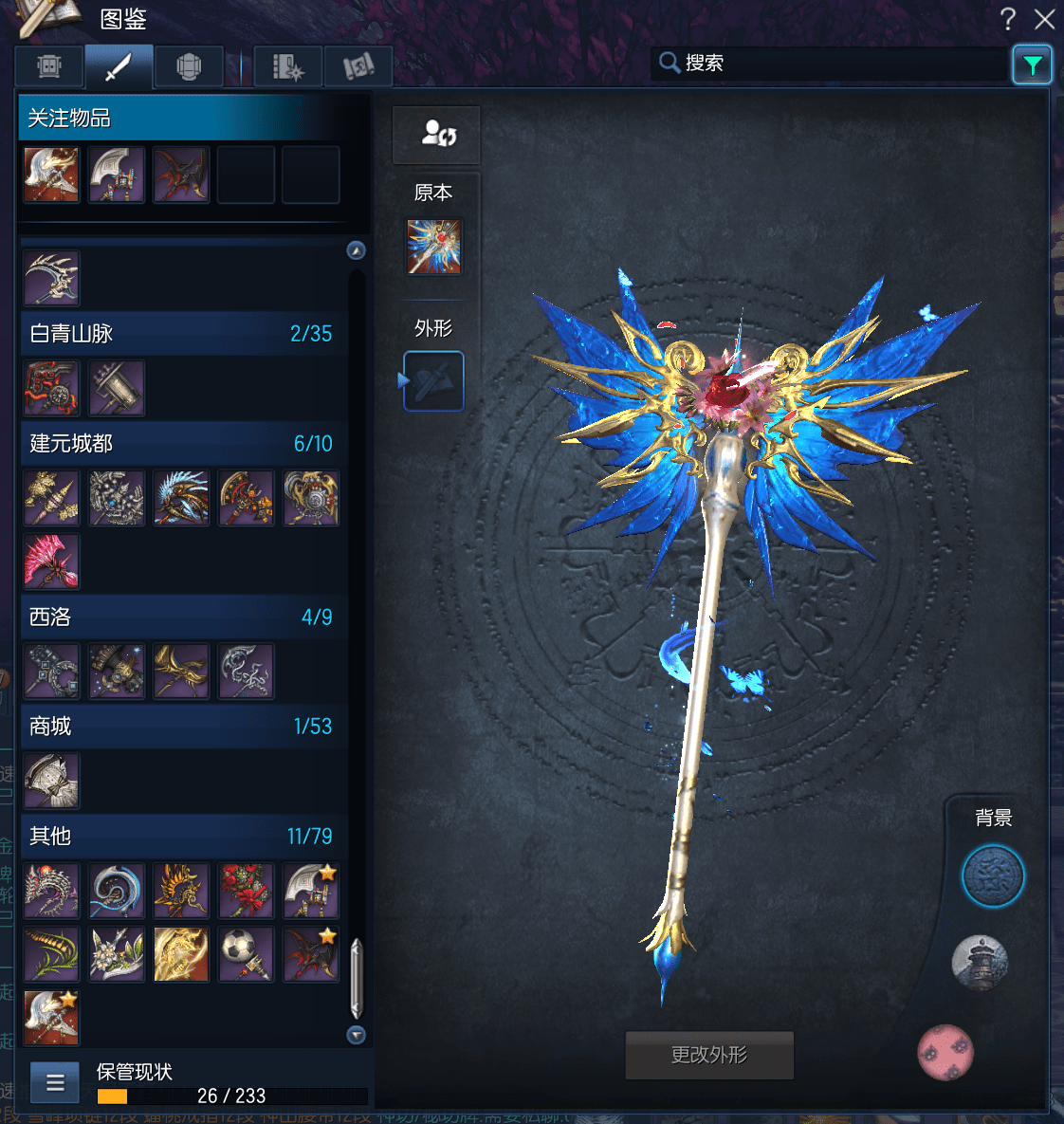Open the first robot-face category tab

pos(49,67)
